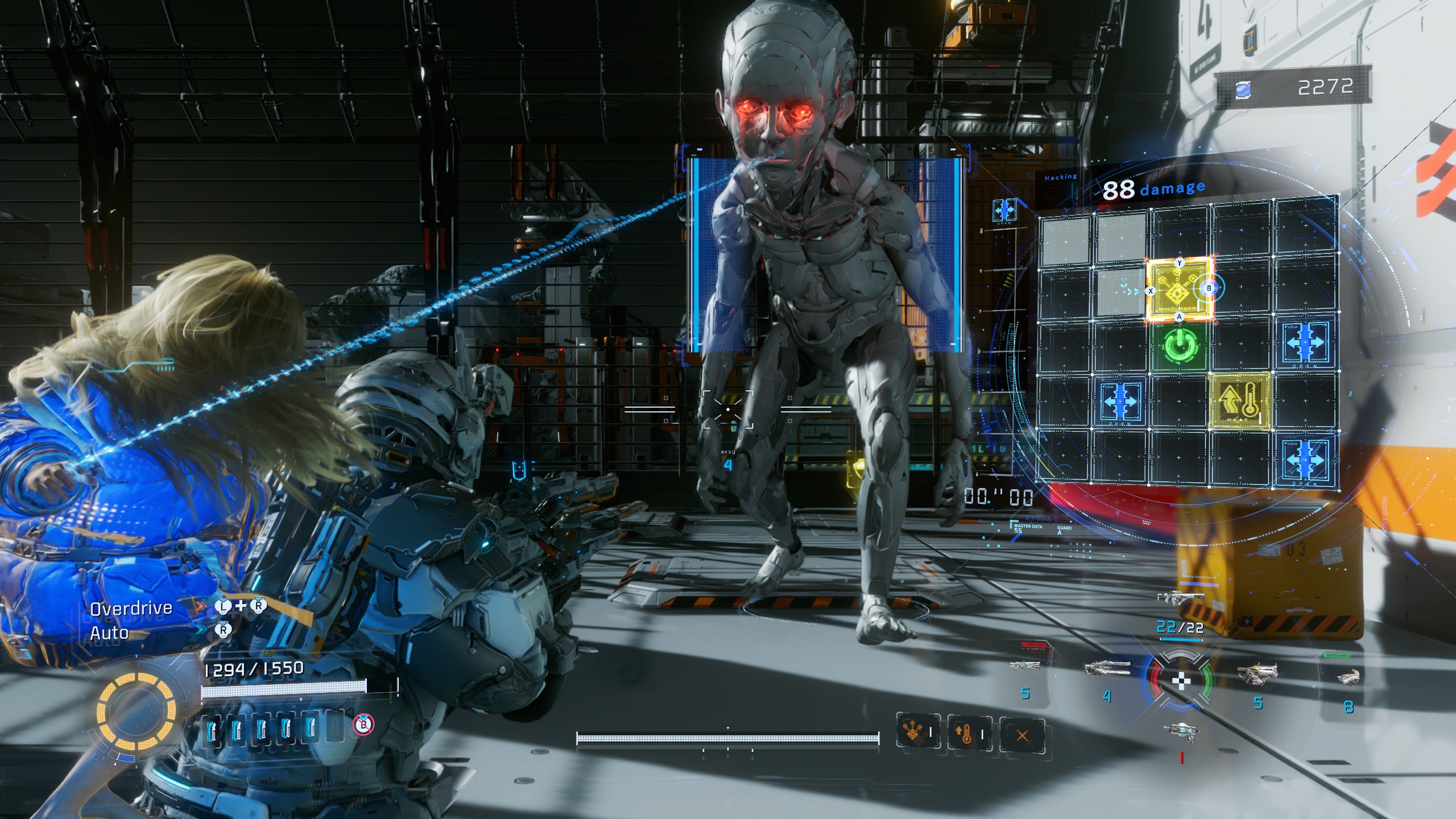
Task: Select the highlighted yellow Multihack node
Action: (x=1178, y=290)
